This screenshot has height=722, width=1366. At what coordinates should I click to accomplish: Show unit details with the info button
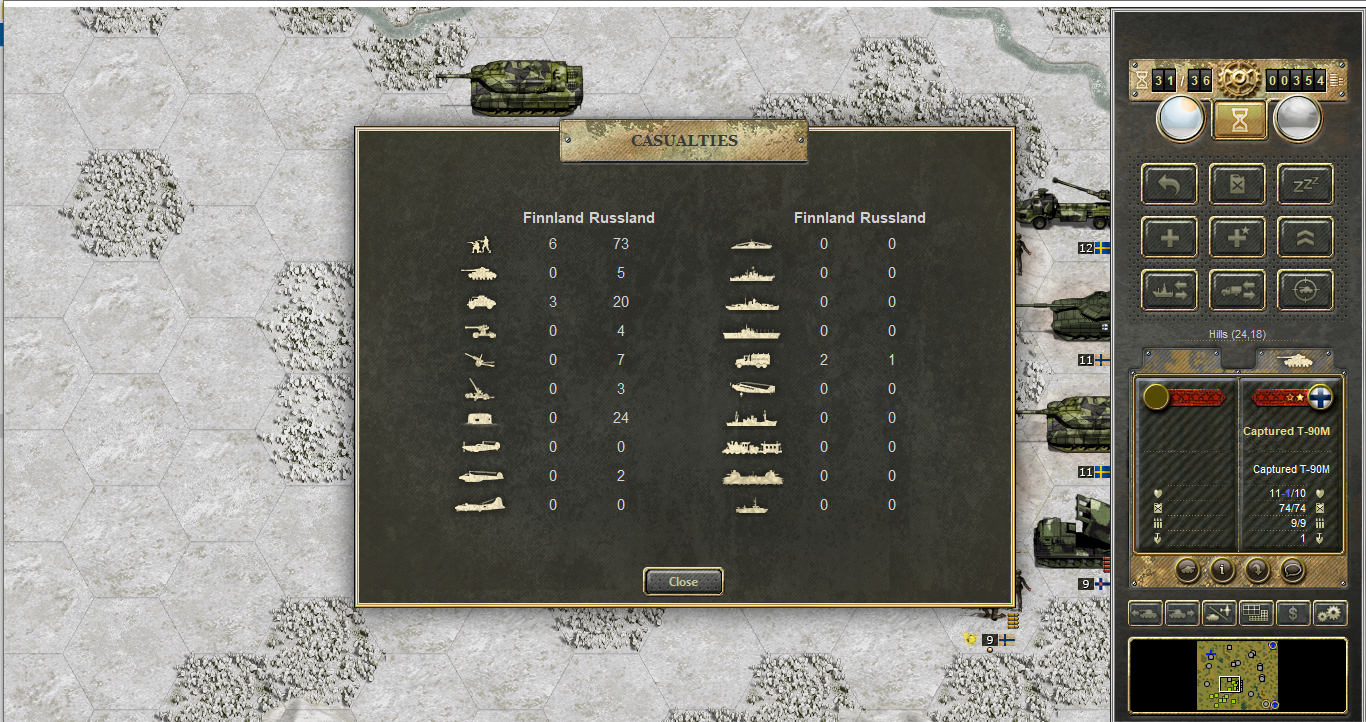click(x=1221, y=570)
